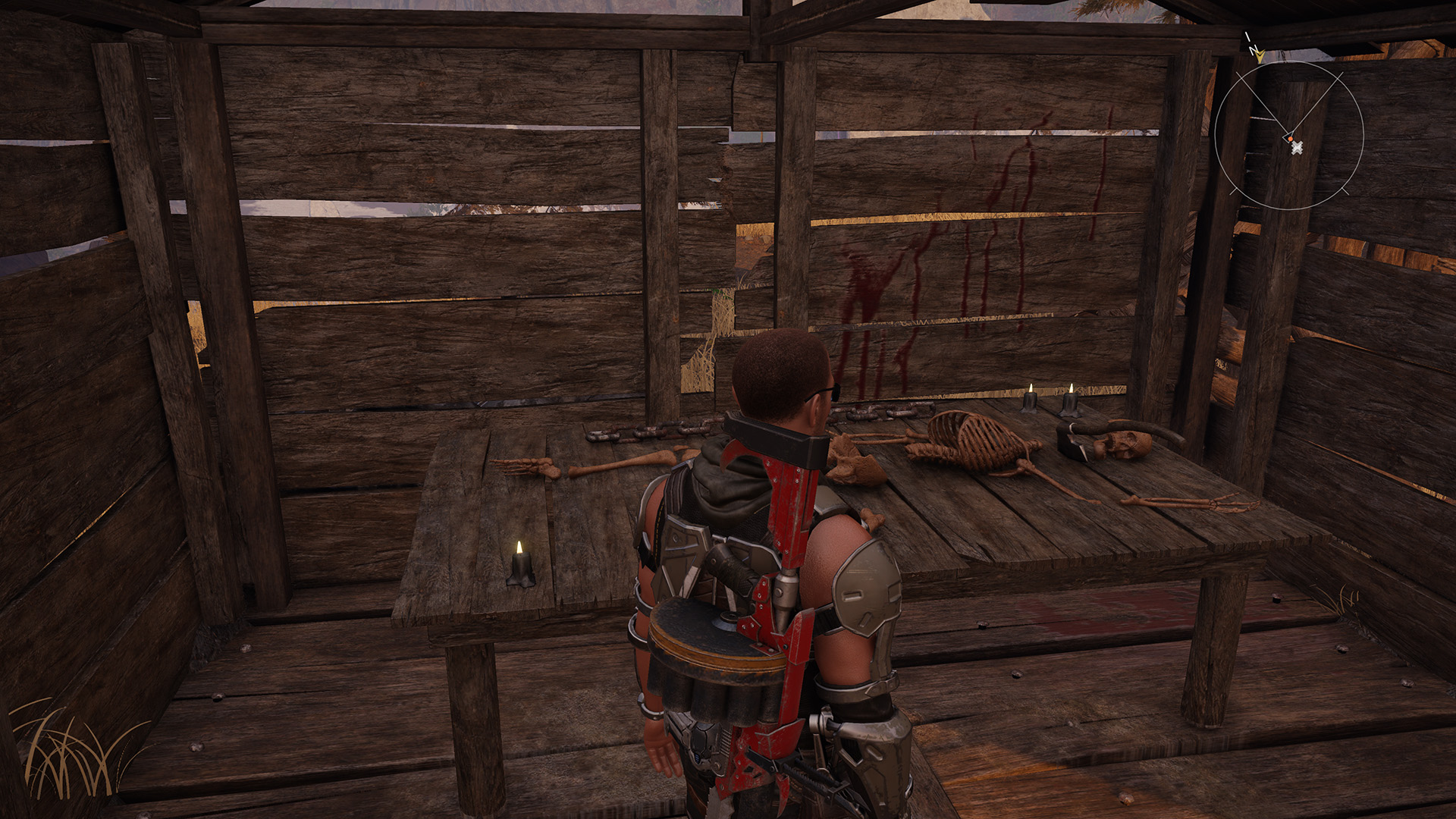Select the white cross marker on minimap
1456x819 pixels.
pos(1297,148)
